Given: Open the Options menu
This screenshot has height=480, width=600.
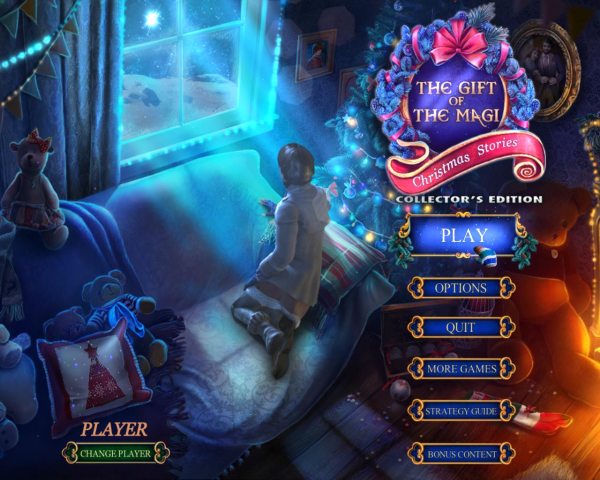Looking at the screenshot, I should (460, 288).
